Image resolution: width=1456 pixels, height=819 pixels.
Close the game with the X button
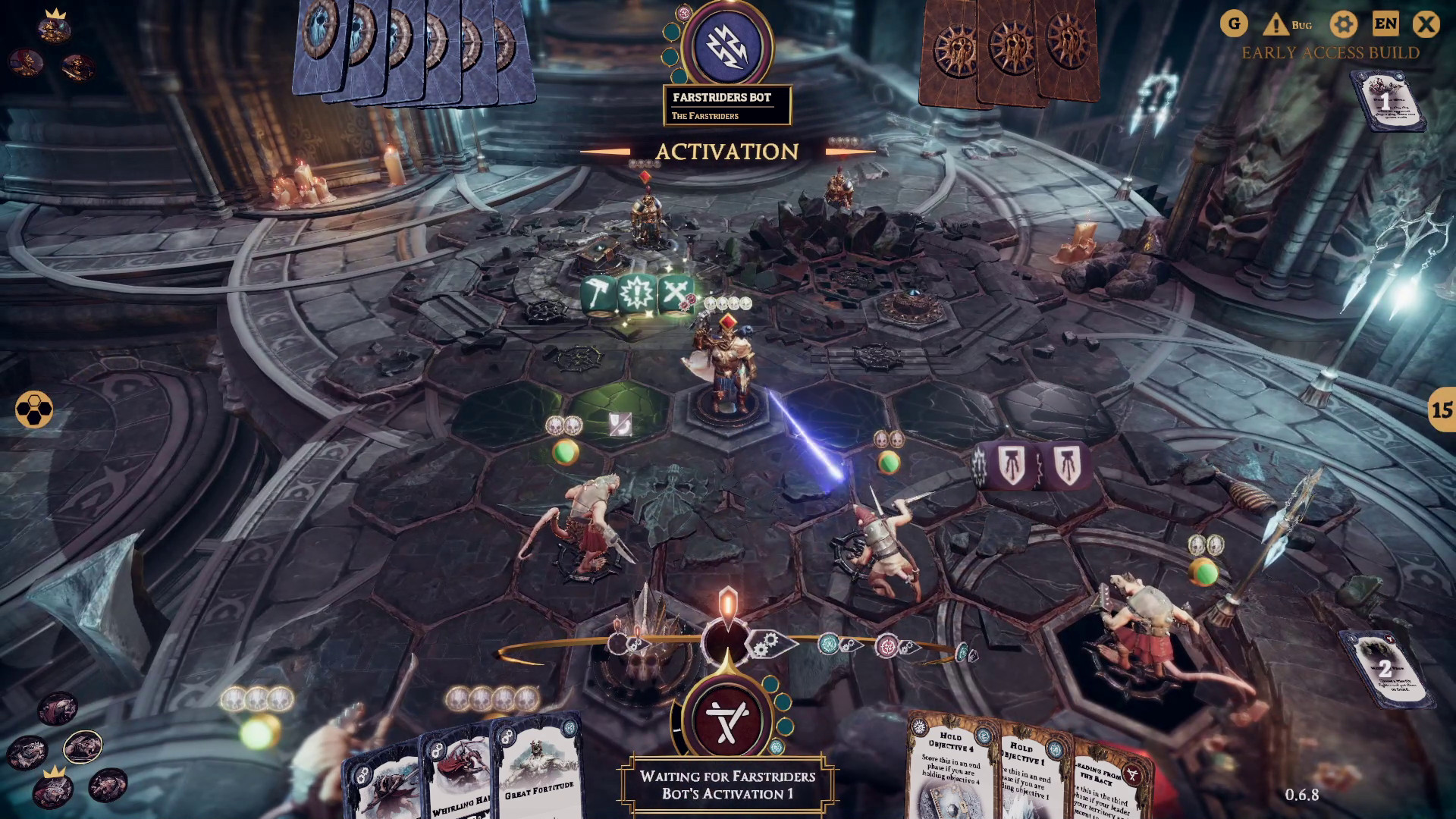click(1426, 24)
